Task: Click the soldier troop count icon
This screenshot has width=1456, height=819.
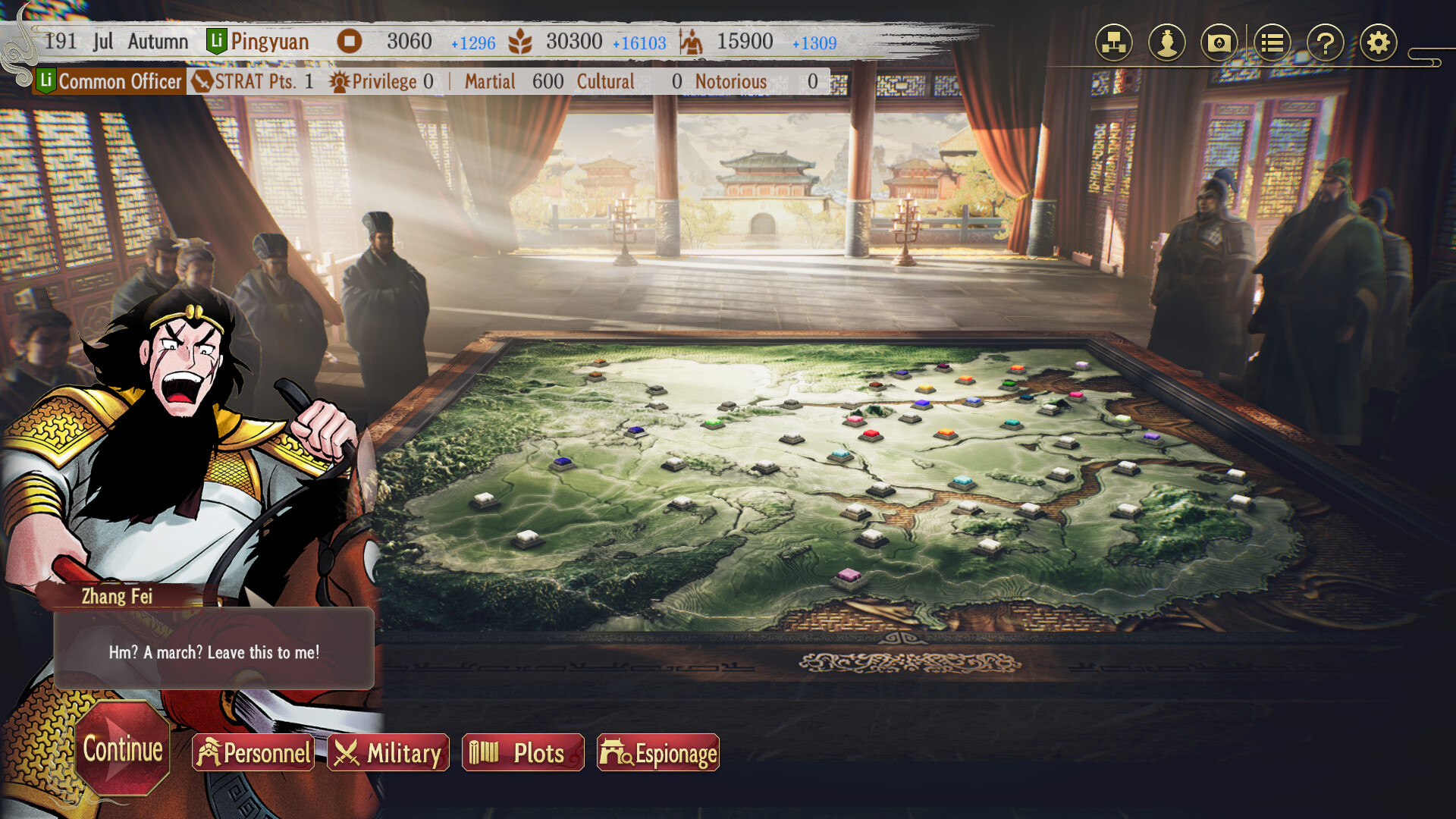Action: (x=692, y=42)
